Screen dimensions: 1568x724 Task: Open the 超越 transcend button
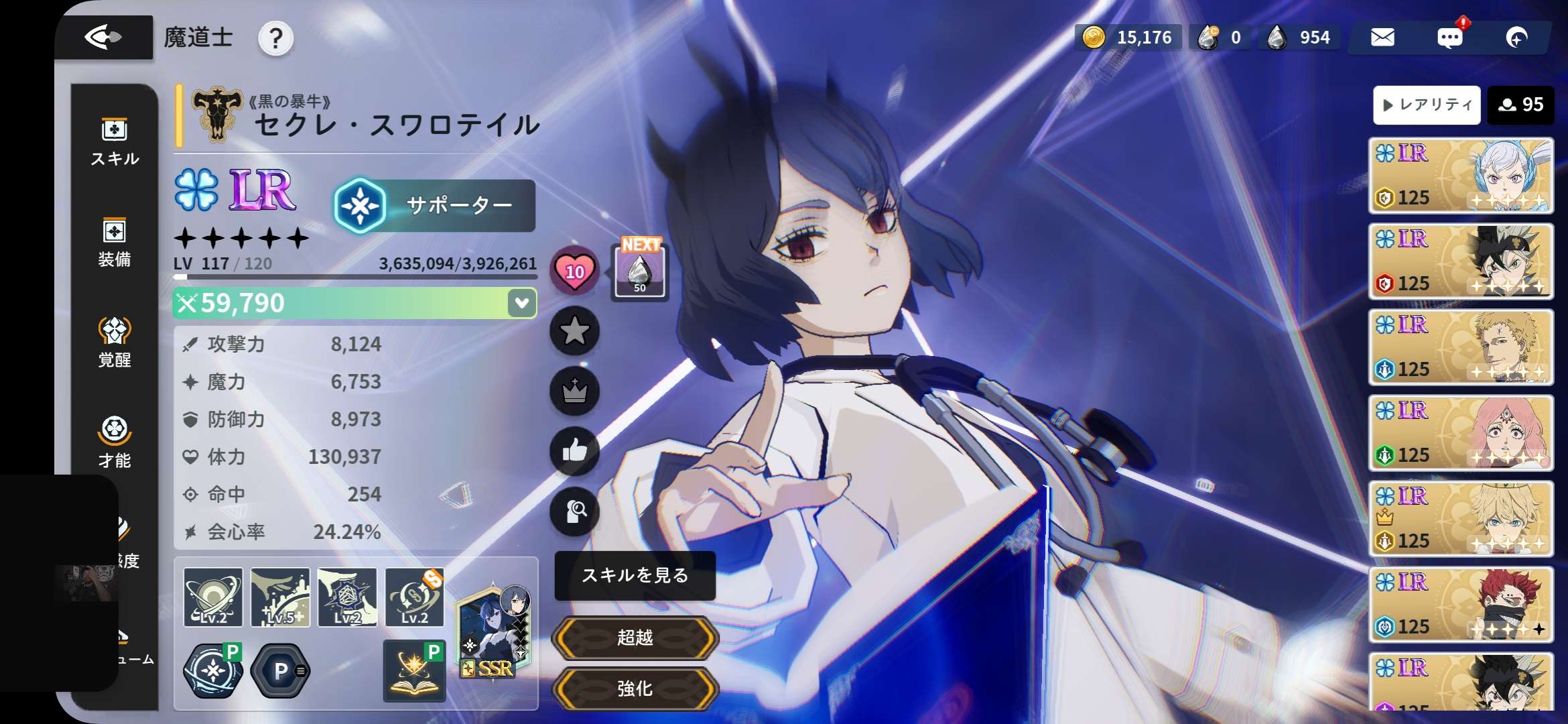coord(635,638)
